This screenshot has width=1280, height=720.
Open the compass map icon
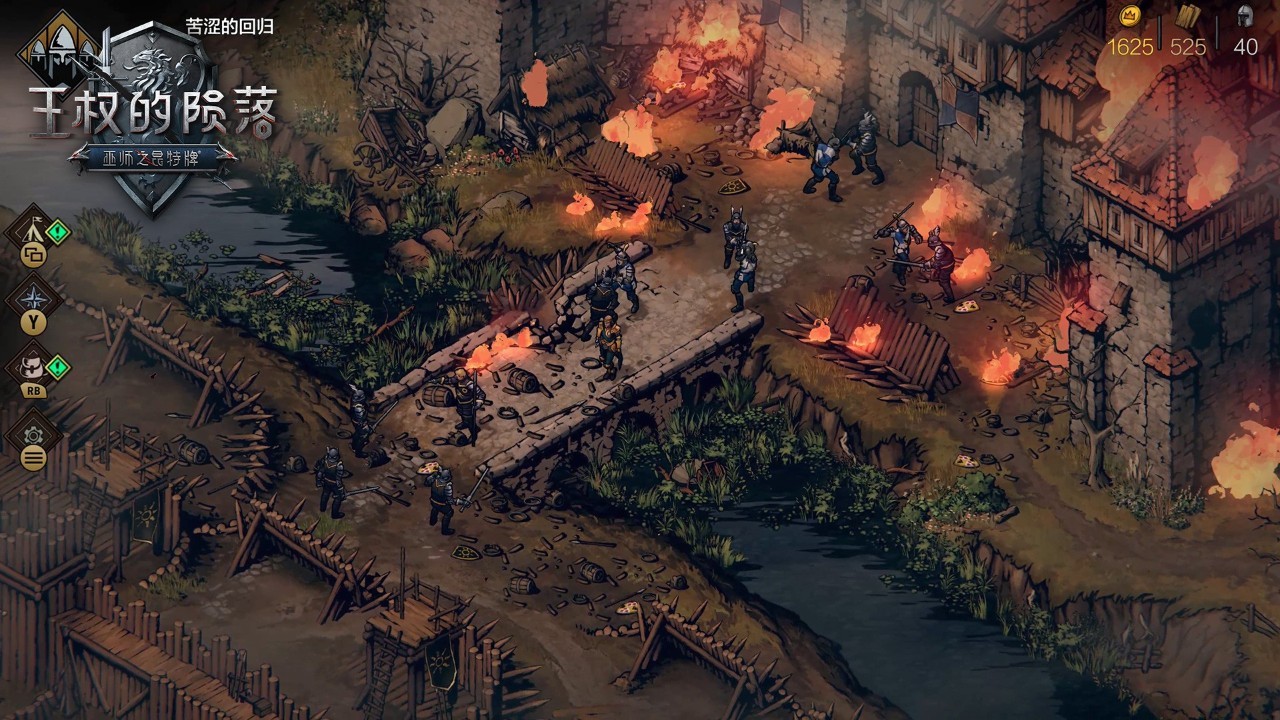(x=33, y=297)
